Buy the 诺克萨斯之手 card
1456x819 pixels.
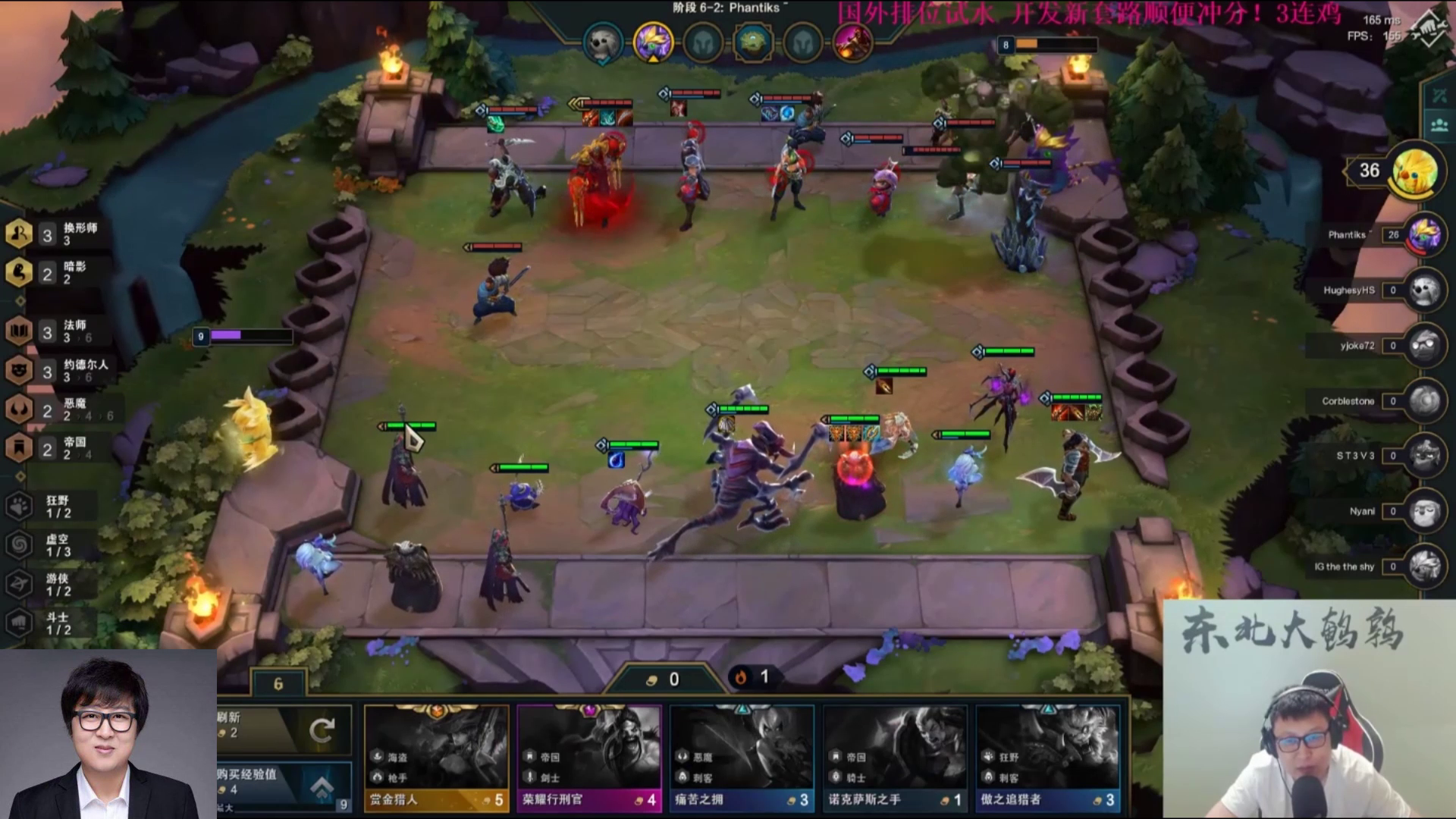895,758
